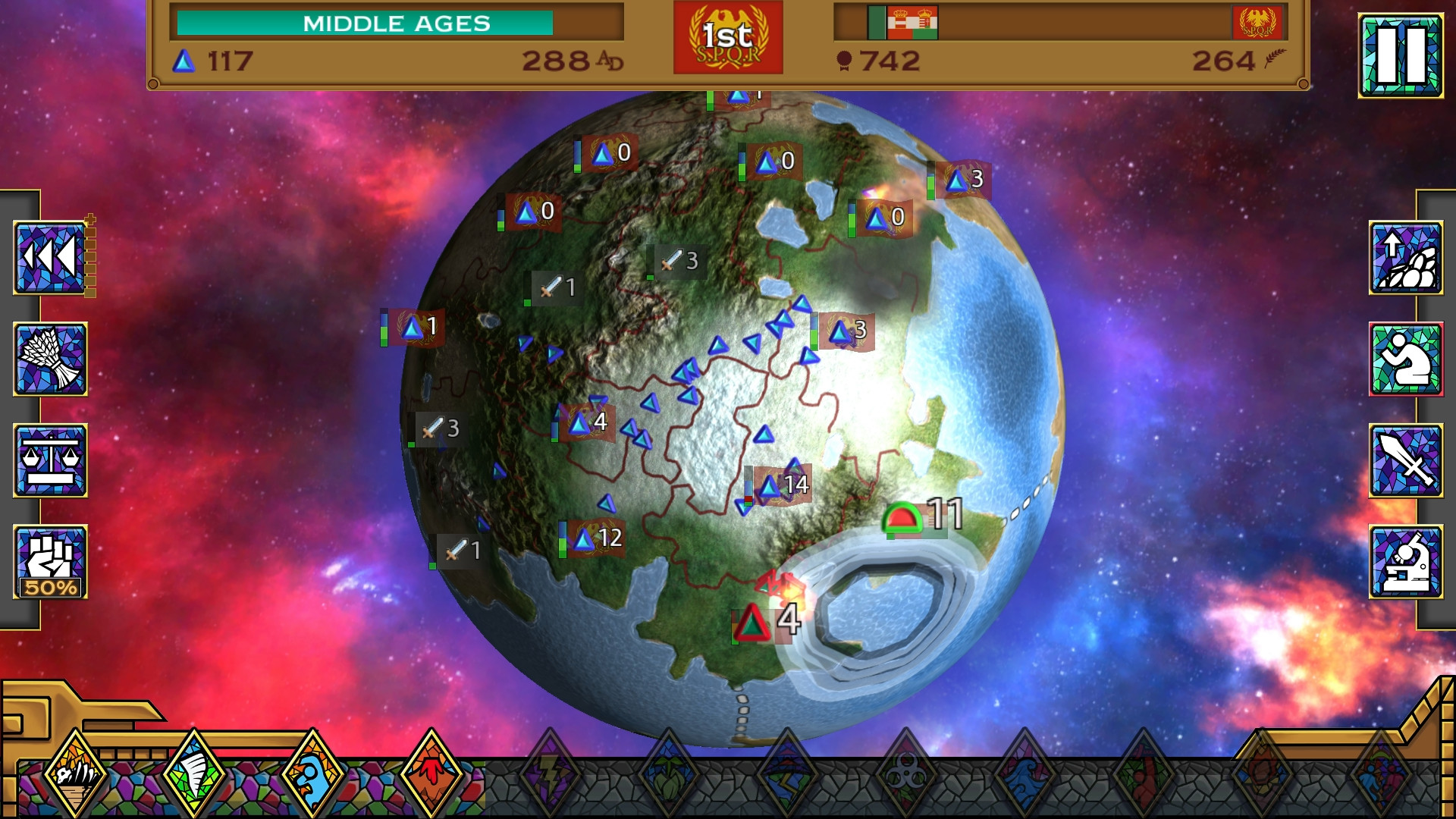1456x819 pixels.
Task: Select the lightning bolt power
Action: tap(550, 775)
